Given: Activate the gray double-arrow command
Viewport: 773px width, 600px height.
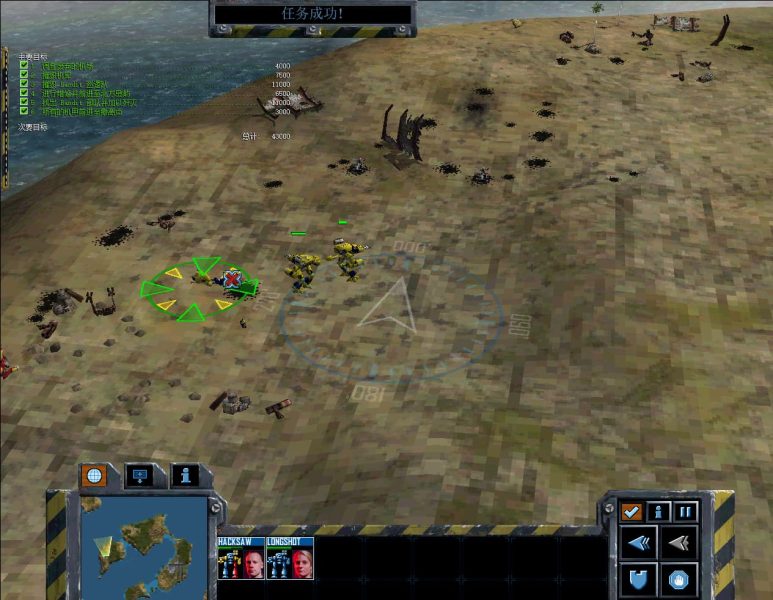Looking at the screenshot, I should pyautogui.click(x=678, y=544).
